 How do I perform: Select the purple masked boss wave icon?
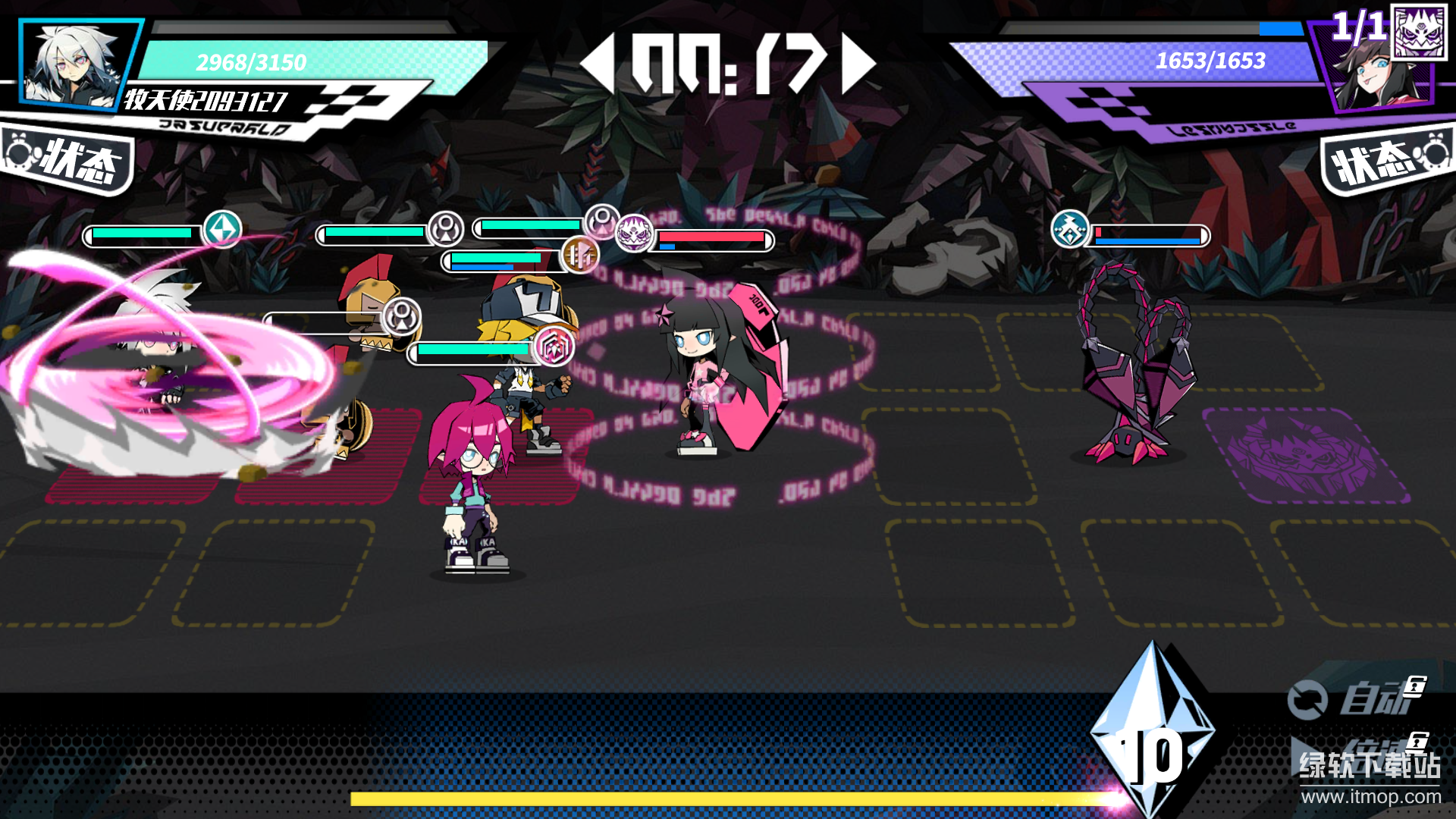pos(1419,32)
